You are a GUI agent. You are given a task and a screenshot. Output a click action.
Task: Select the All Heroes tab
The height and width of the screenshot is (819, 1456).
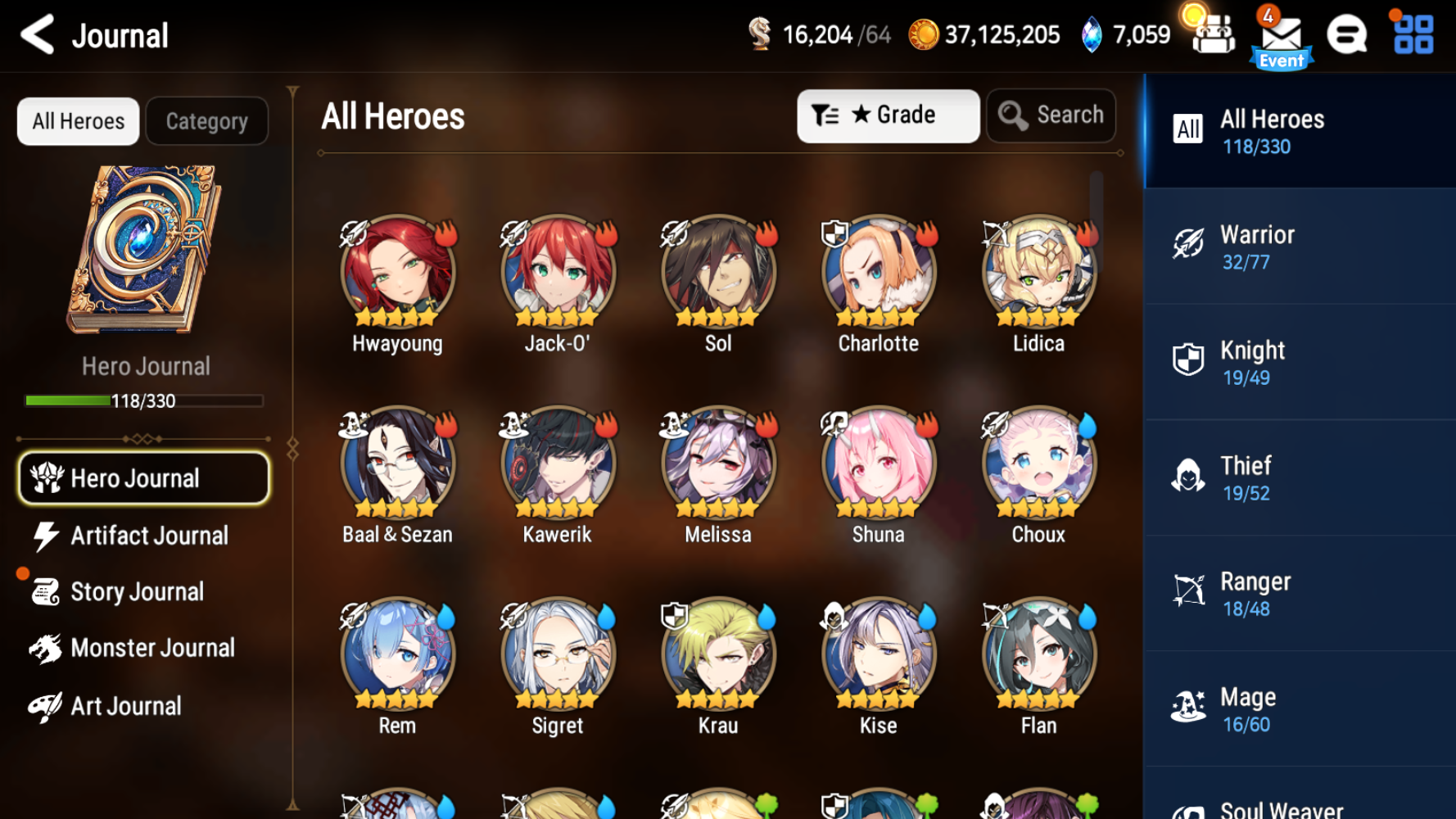(x=78, y=120)
